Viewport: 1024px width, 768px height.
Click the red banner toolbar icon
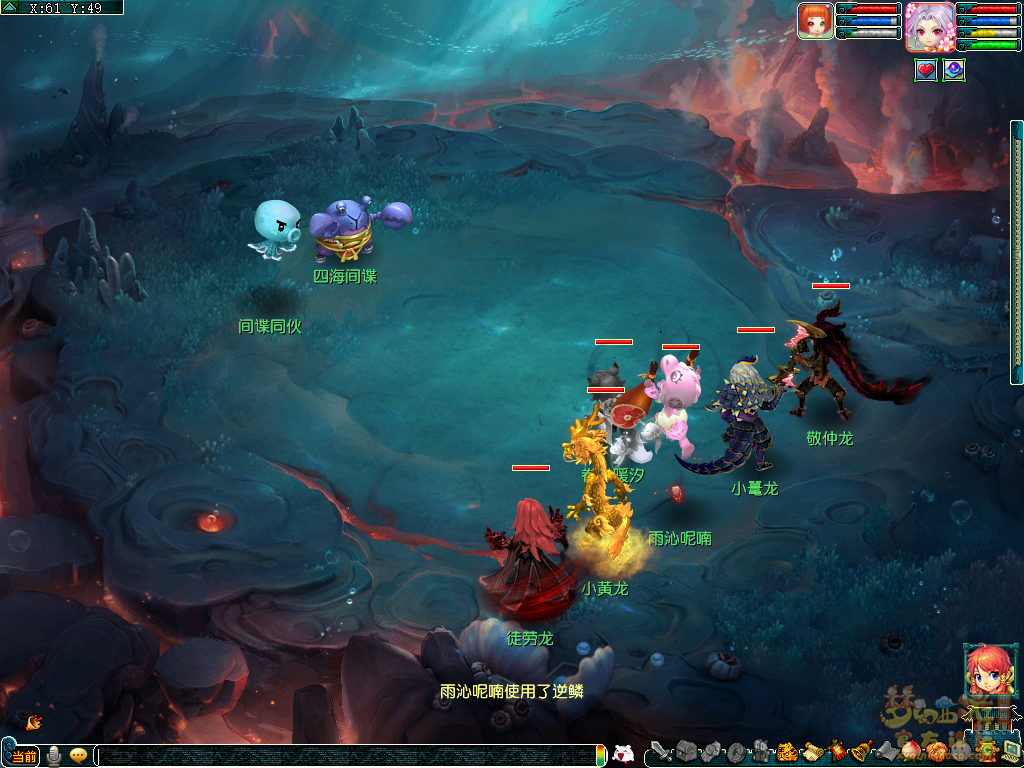[838, 751]
